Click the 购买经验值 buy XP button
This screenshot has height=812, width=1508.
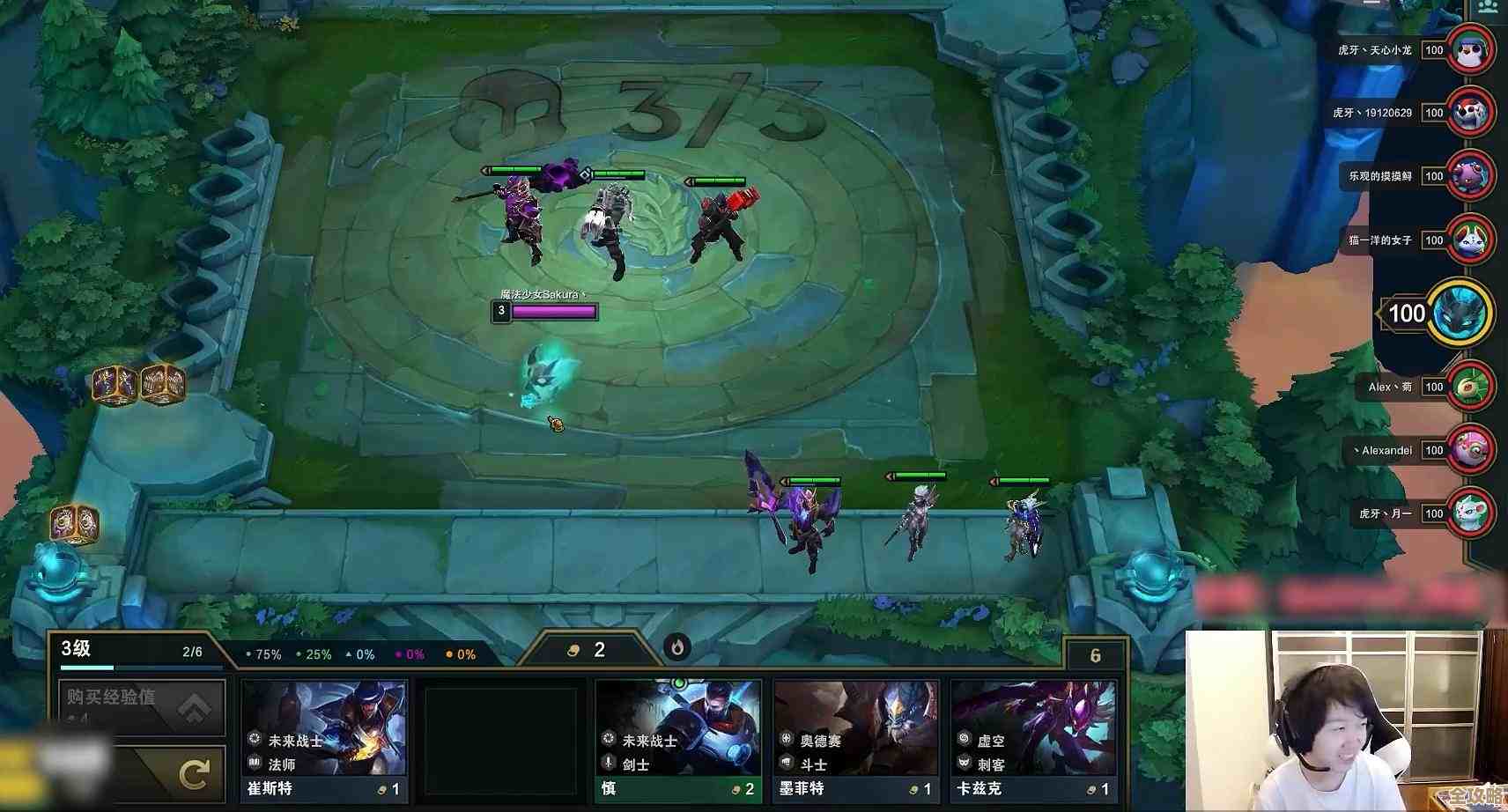tap(142, 705)
